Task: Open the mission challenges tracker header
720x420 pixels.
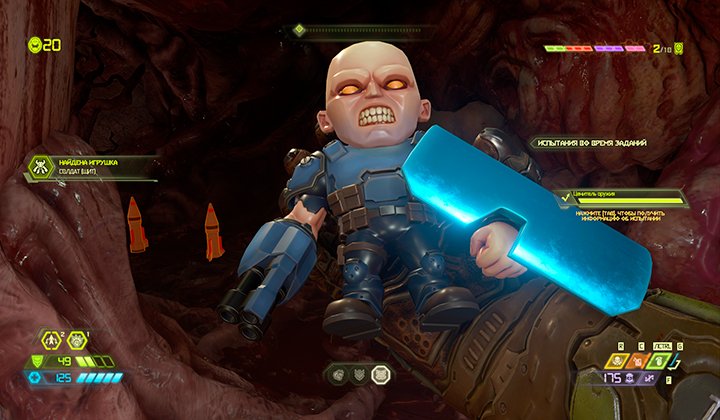Action: point(588,143)
